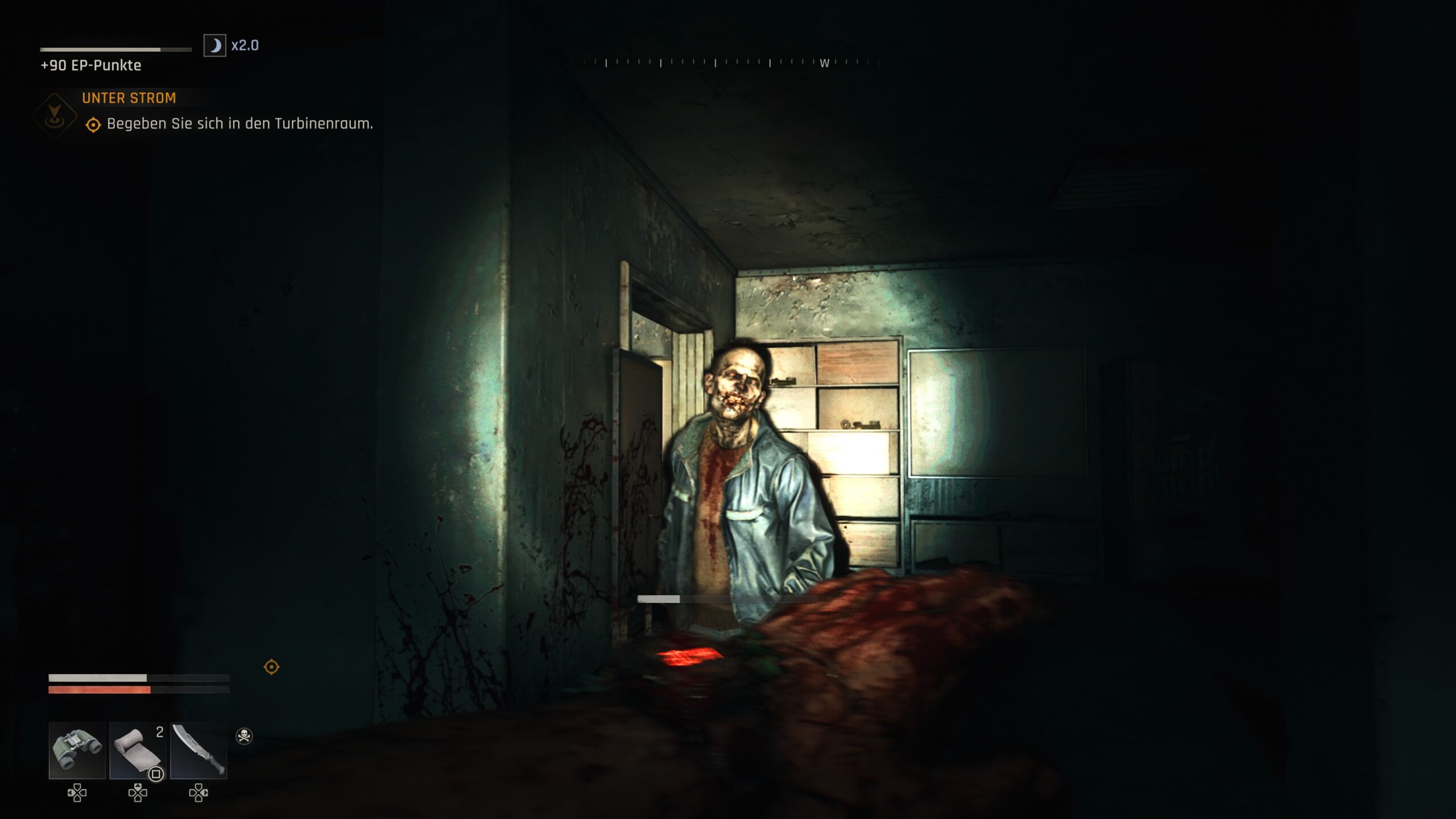
Task: Open the Unter Strom quest tracker
Action: 129,98
